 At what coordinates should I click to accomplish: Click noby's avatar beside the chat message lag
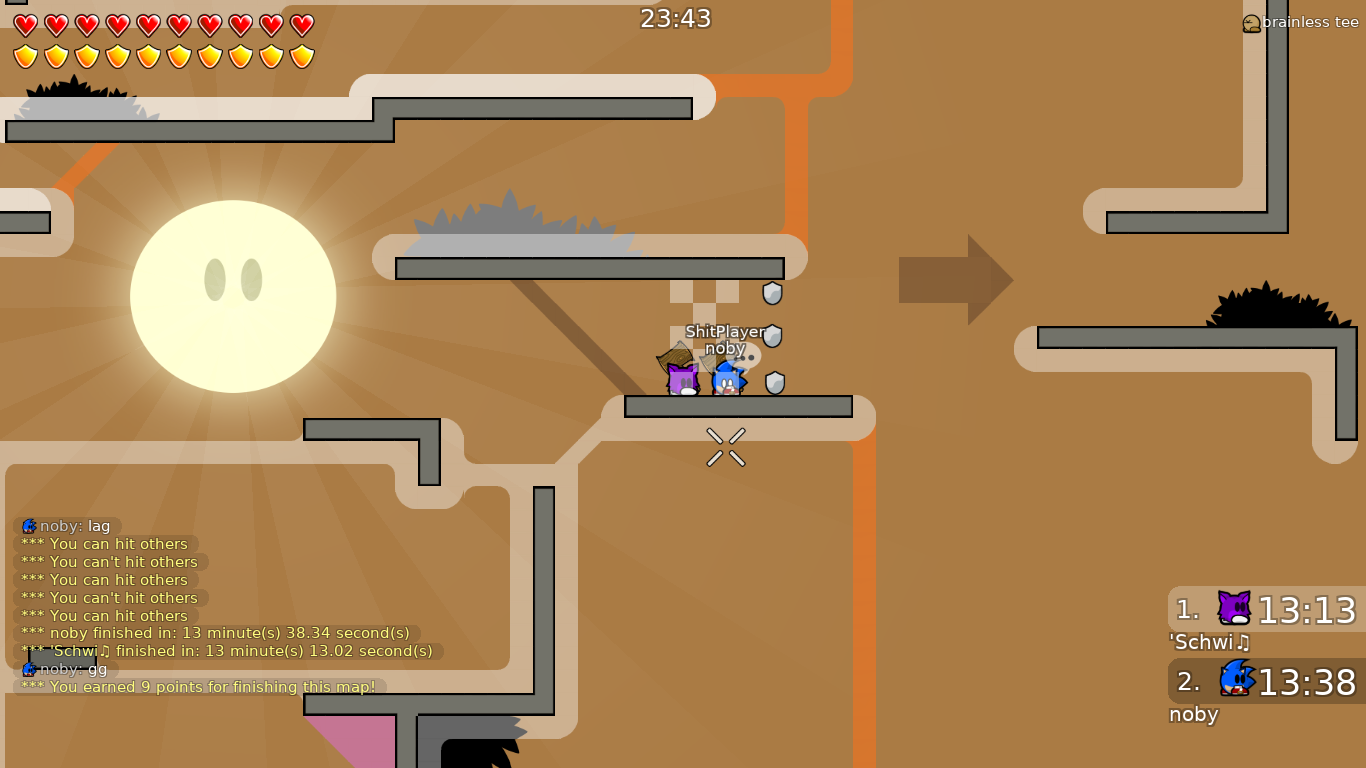(x=27, y=525)
